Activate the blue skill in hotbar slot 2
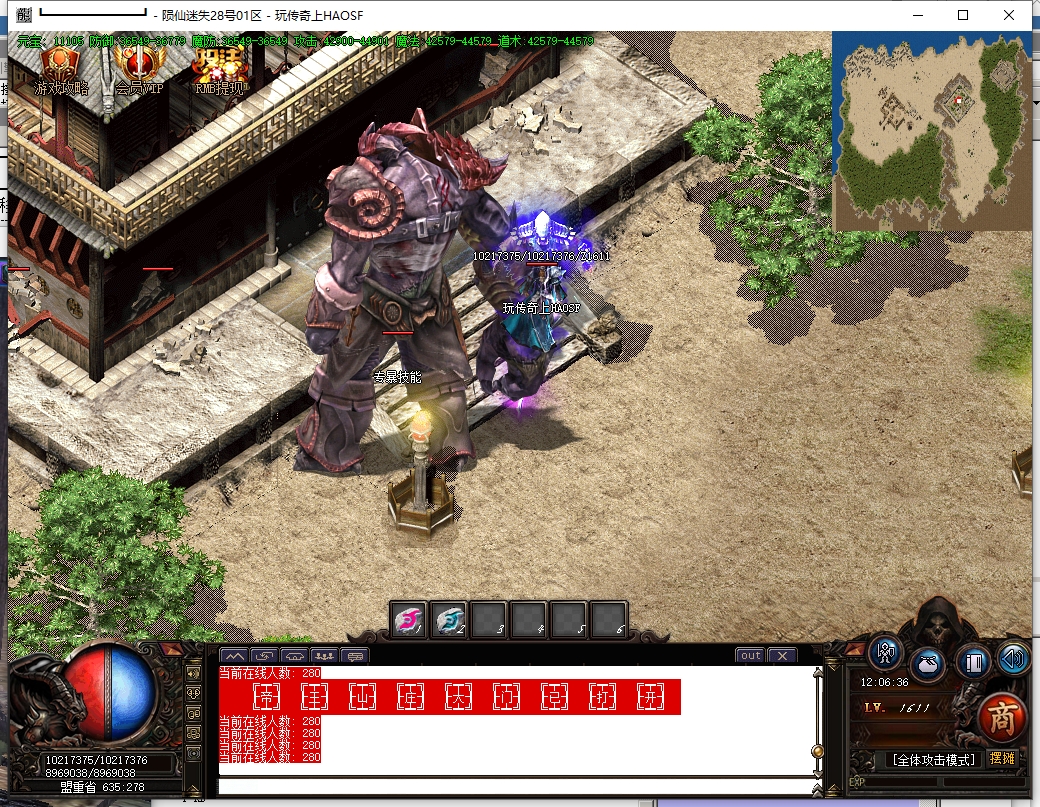1040x807 pixels. pyautogui.click(x=449, y=620)
